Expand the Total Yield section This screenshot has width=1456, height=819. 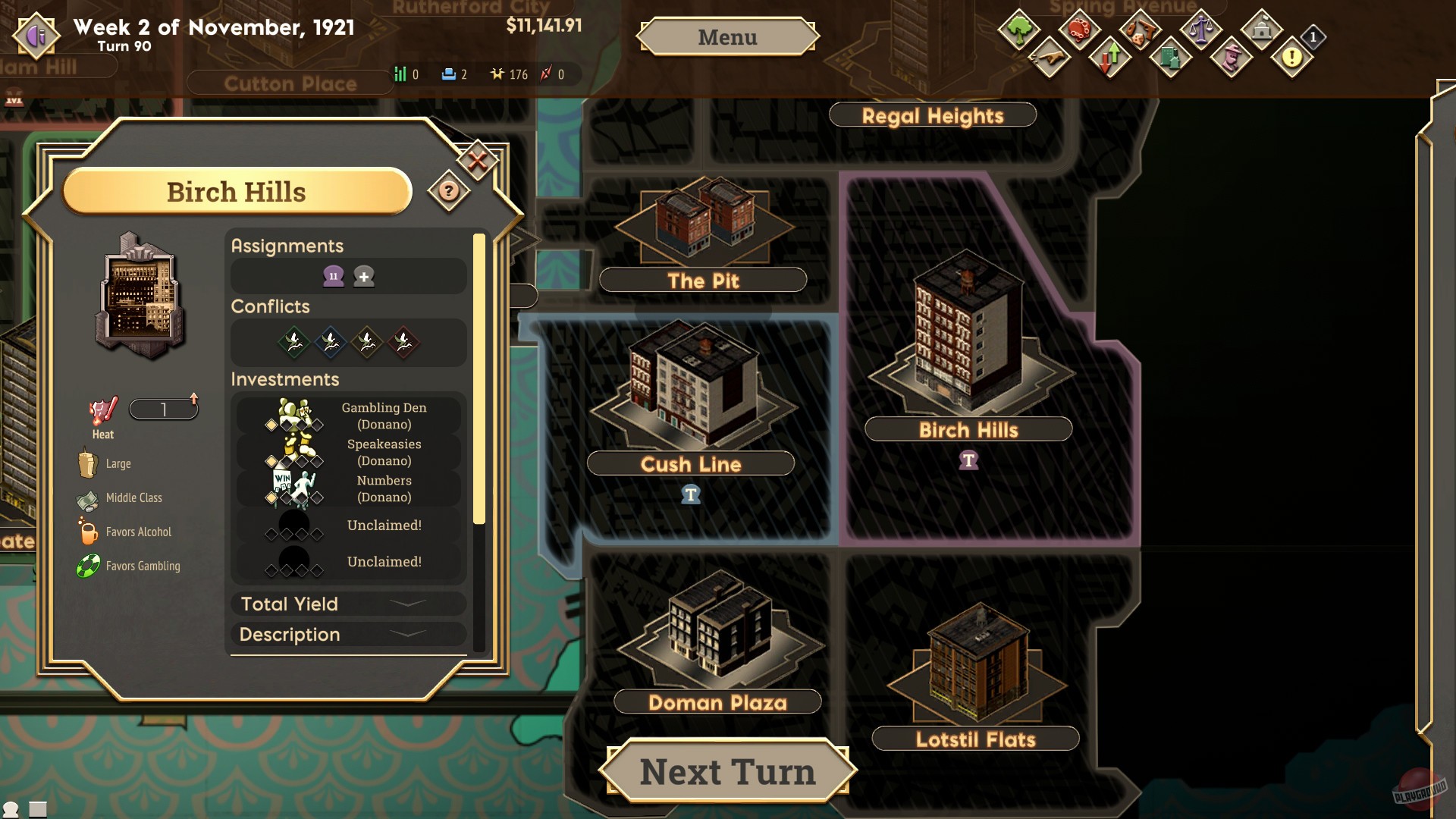[347, 604]
